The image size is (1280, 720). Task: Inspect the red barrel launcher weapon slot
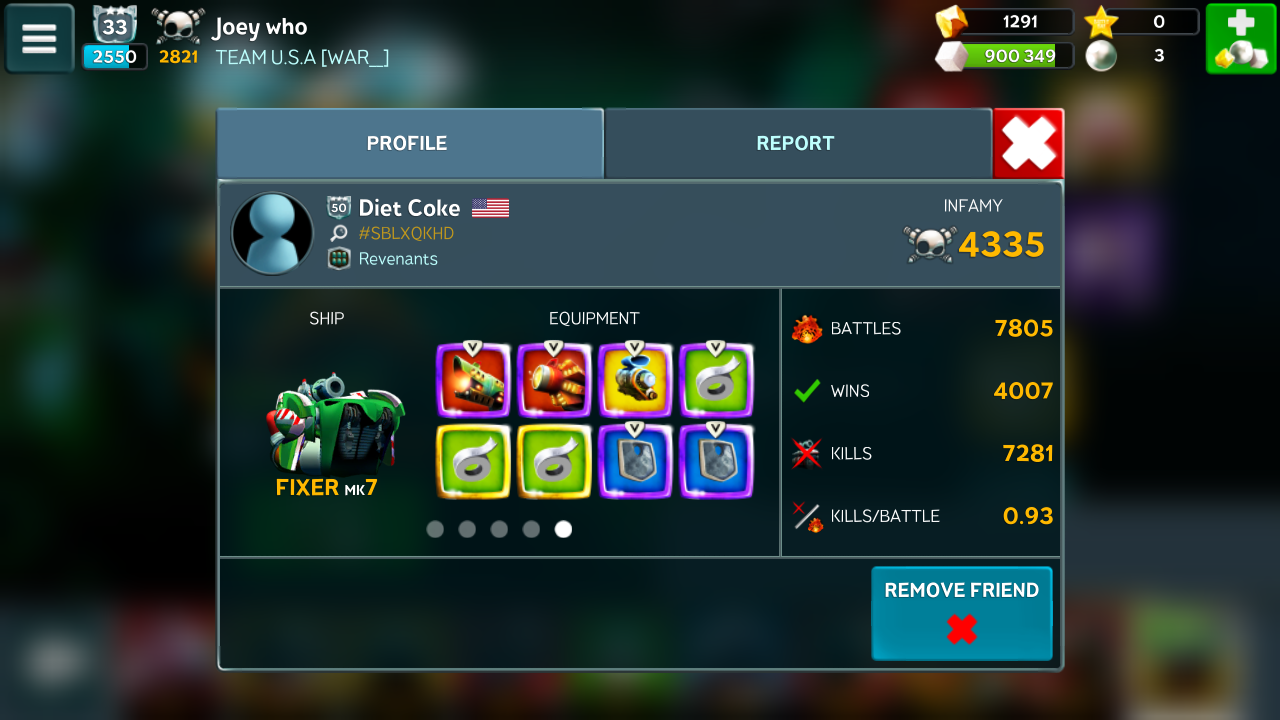pyautogui.click(x=554, y=380)
